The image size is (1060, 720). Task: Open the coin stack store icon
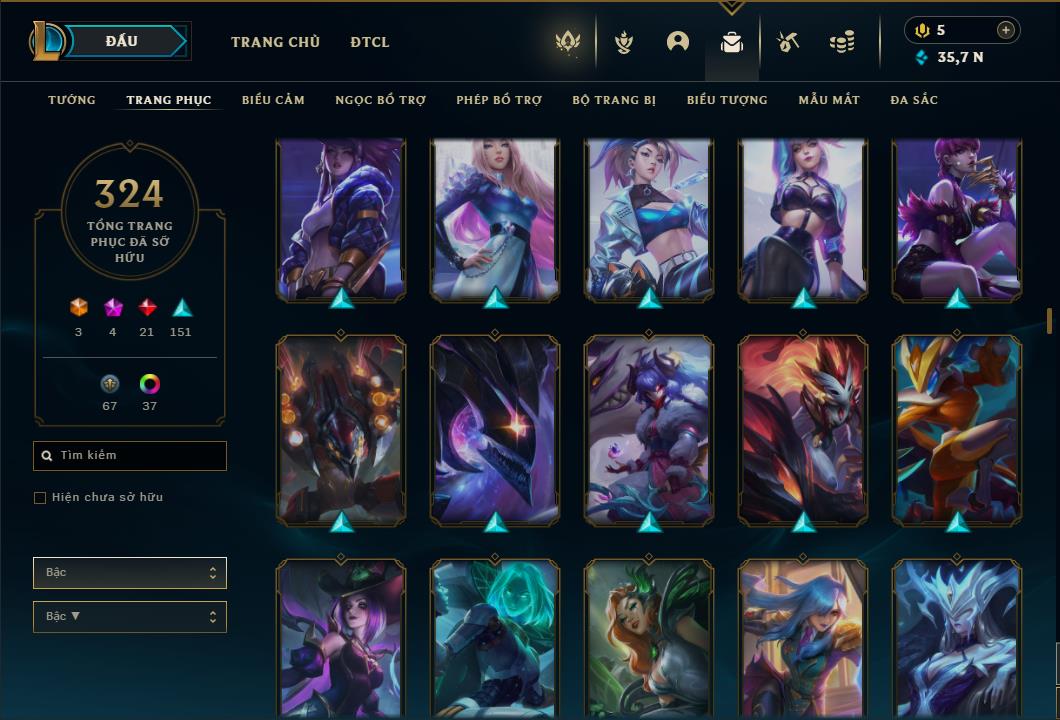842,42
